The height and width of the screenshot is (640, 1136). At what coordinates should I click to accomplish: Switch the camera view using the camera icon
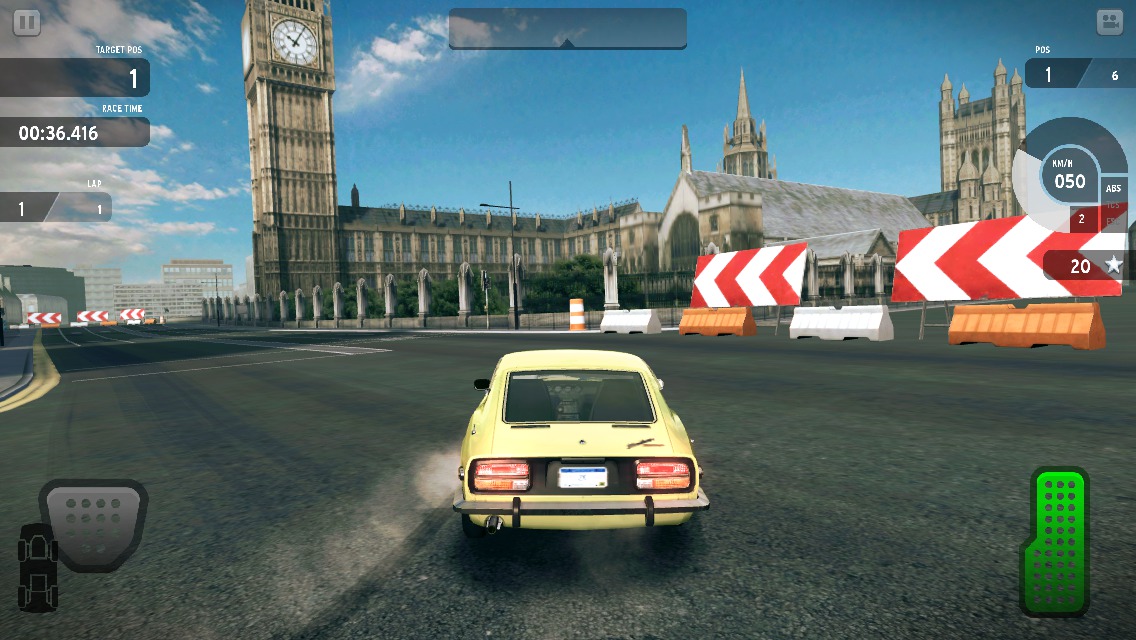(1109, 23)
